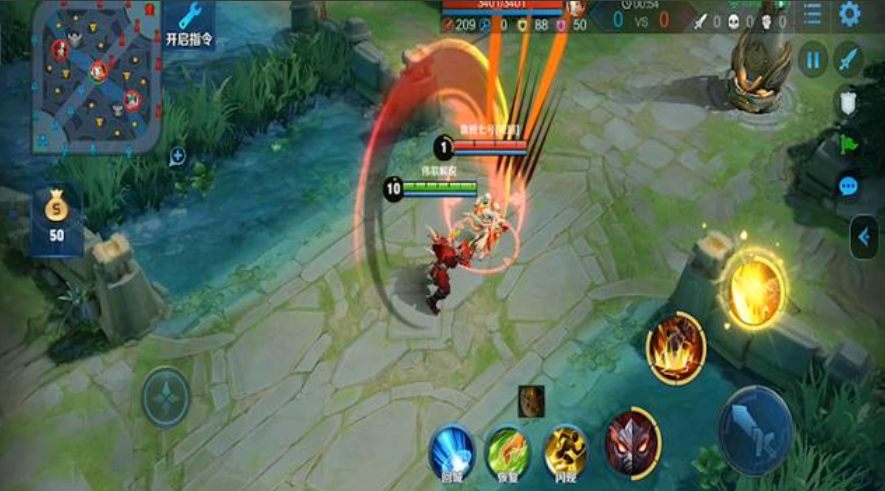
Task: Click the plus speech bubble by the minimap
Action: click(x=177, y=155)
